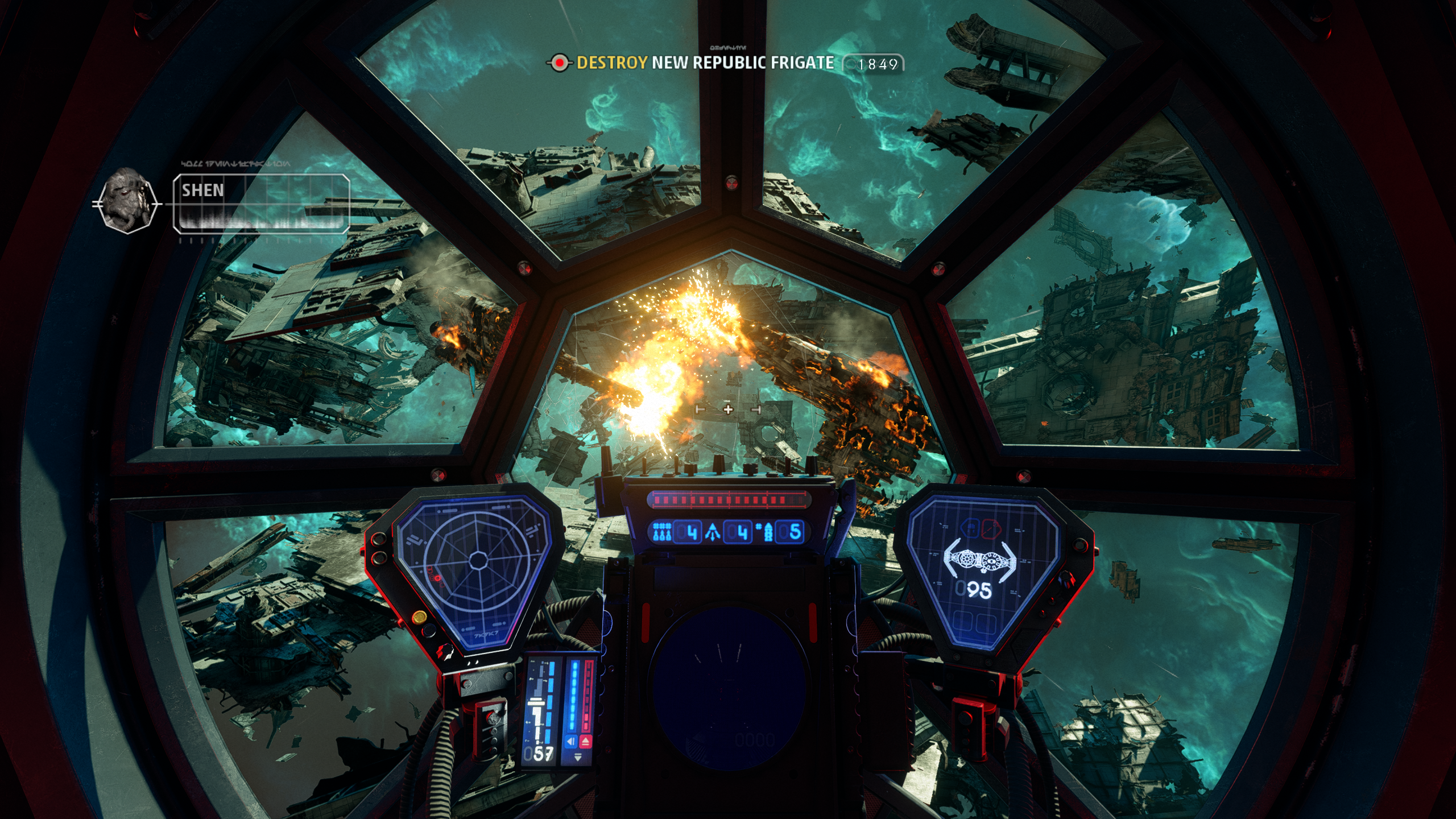Click the red objective target marker icon
Screen dimensions: 1456x819
click(x=560, y=63)
